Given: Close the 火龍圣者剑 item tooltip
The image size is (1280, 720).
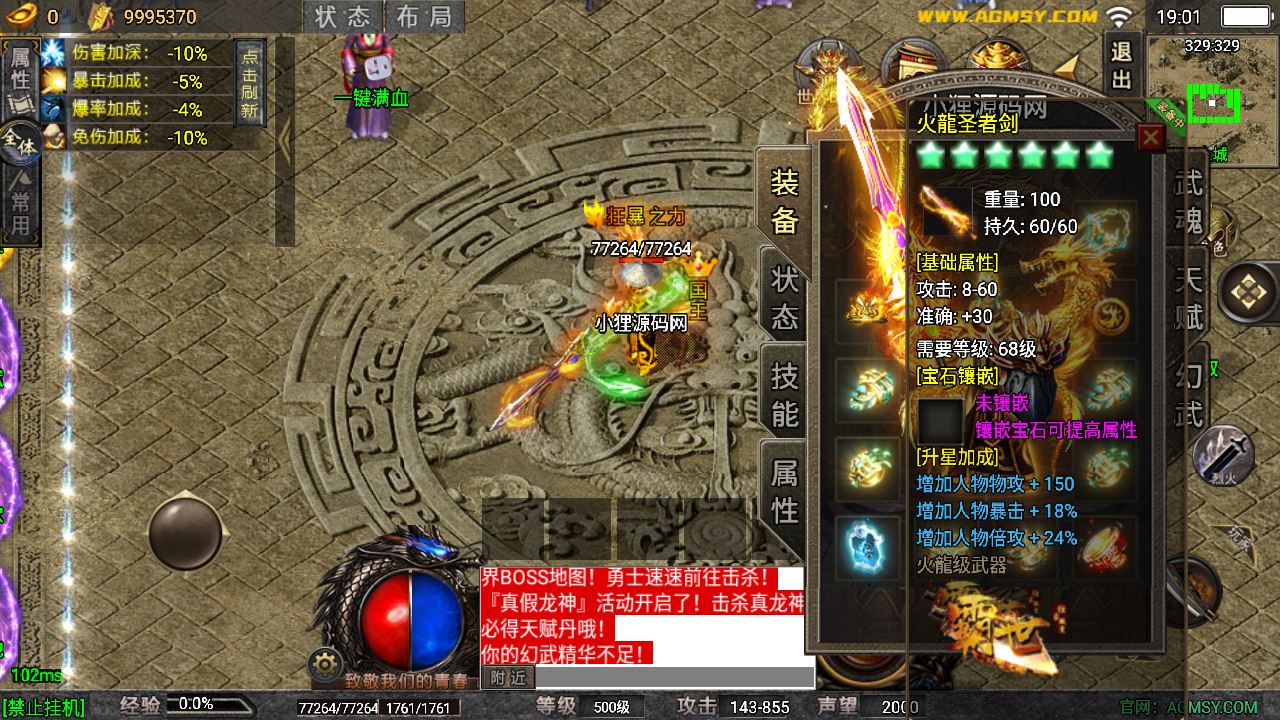Looking at the screenshot, I should tap(1151, 137).
